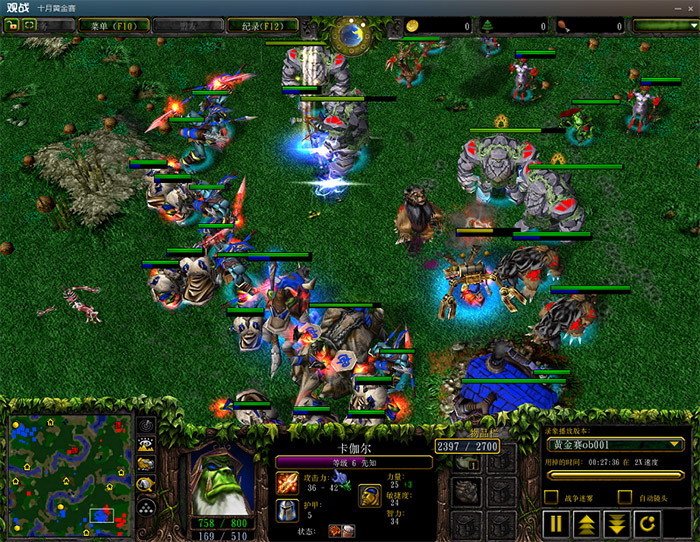Toggle the 战争迷雾 checkbox

[551, 496]
